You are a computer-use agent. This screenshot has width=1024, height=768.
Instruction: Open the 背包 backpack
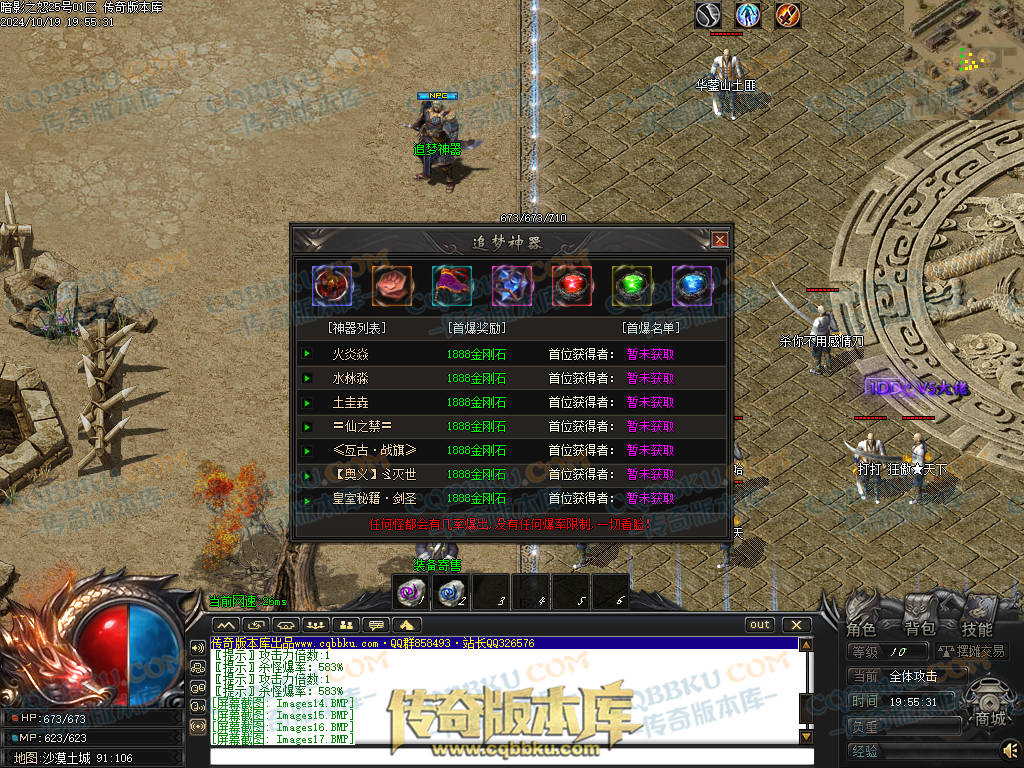tap(919, 629)
